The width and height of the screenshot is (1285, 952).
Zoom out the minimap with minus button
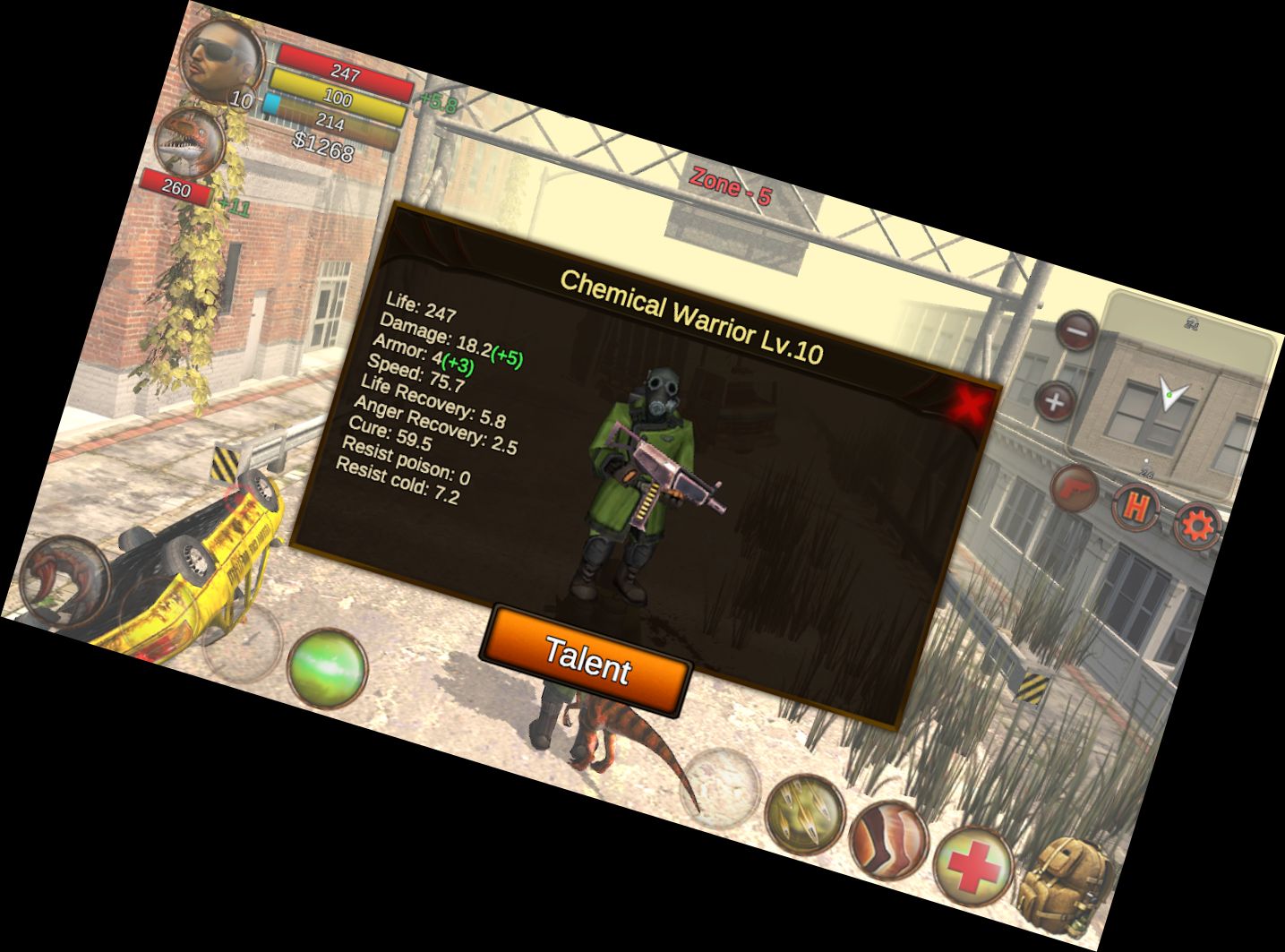[x=1076, y=331]
